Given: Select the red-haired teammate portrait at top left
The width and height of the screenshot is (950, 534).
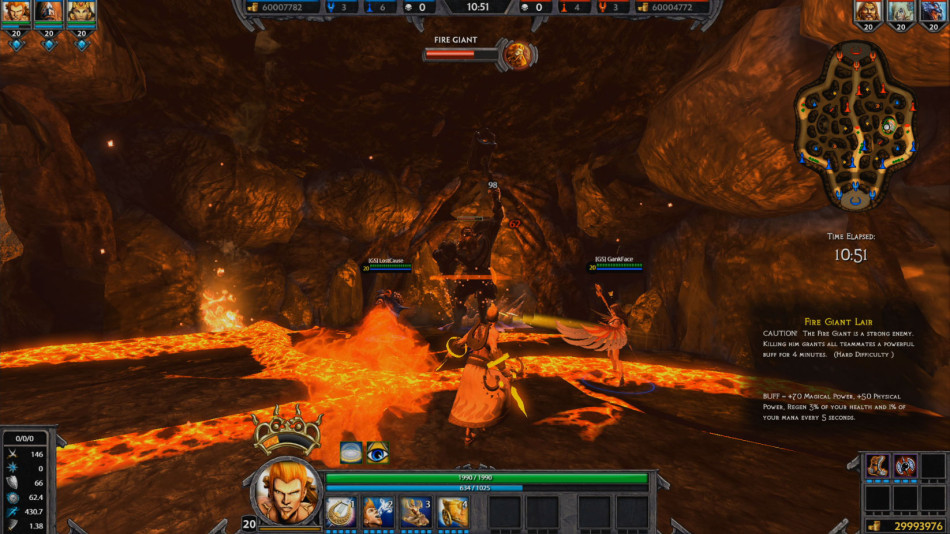Looking at the screenshot, I should tap(16, 12).
